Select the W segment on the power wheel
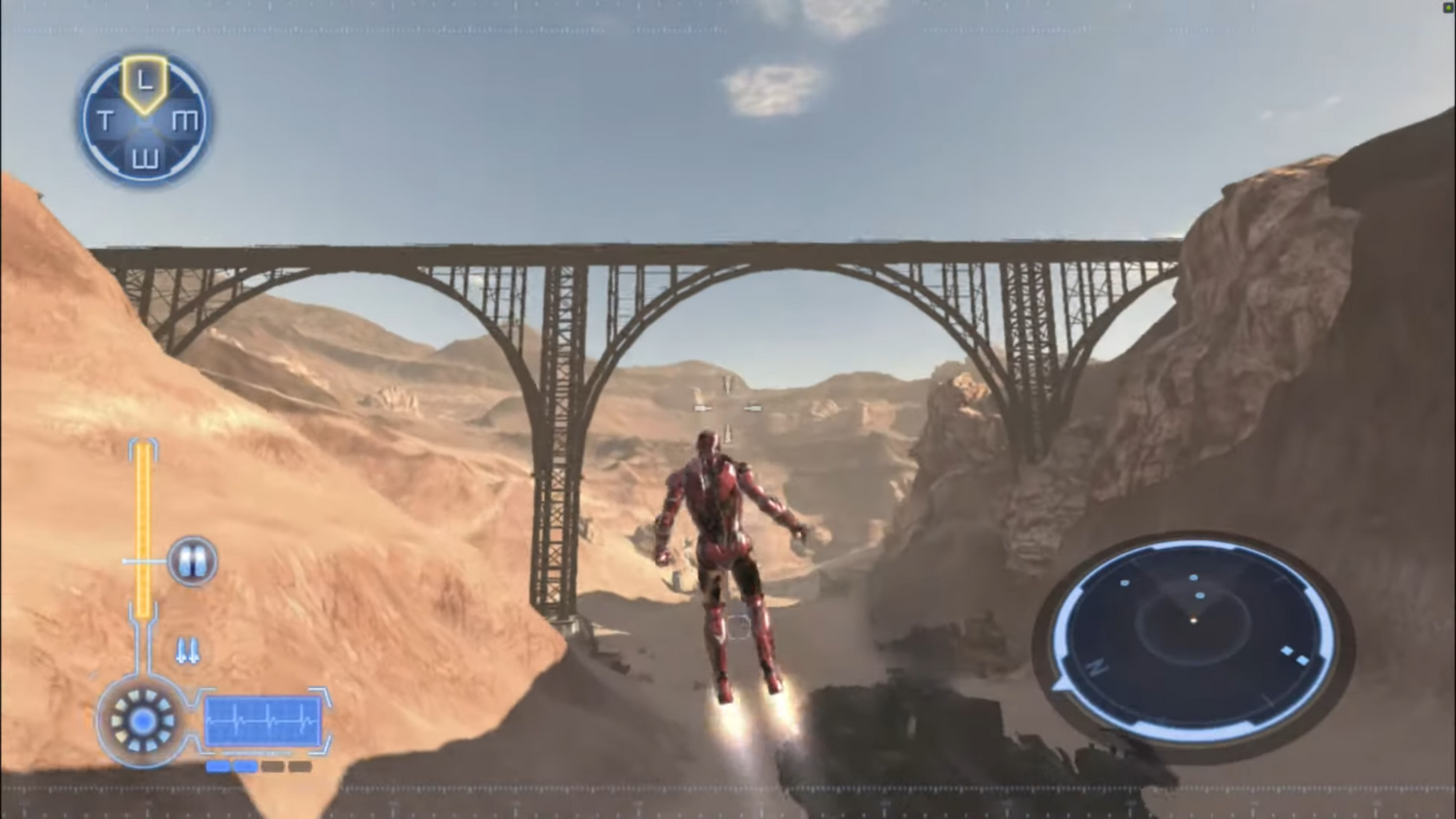Screen dimensions: 1456x819 coord(145,159)
